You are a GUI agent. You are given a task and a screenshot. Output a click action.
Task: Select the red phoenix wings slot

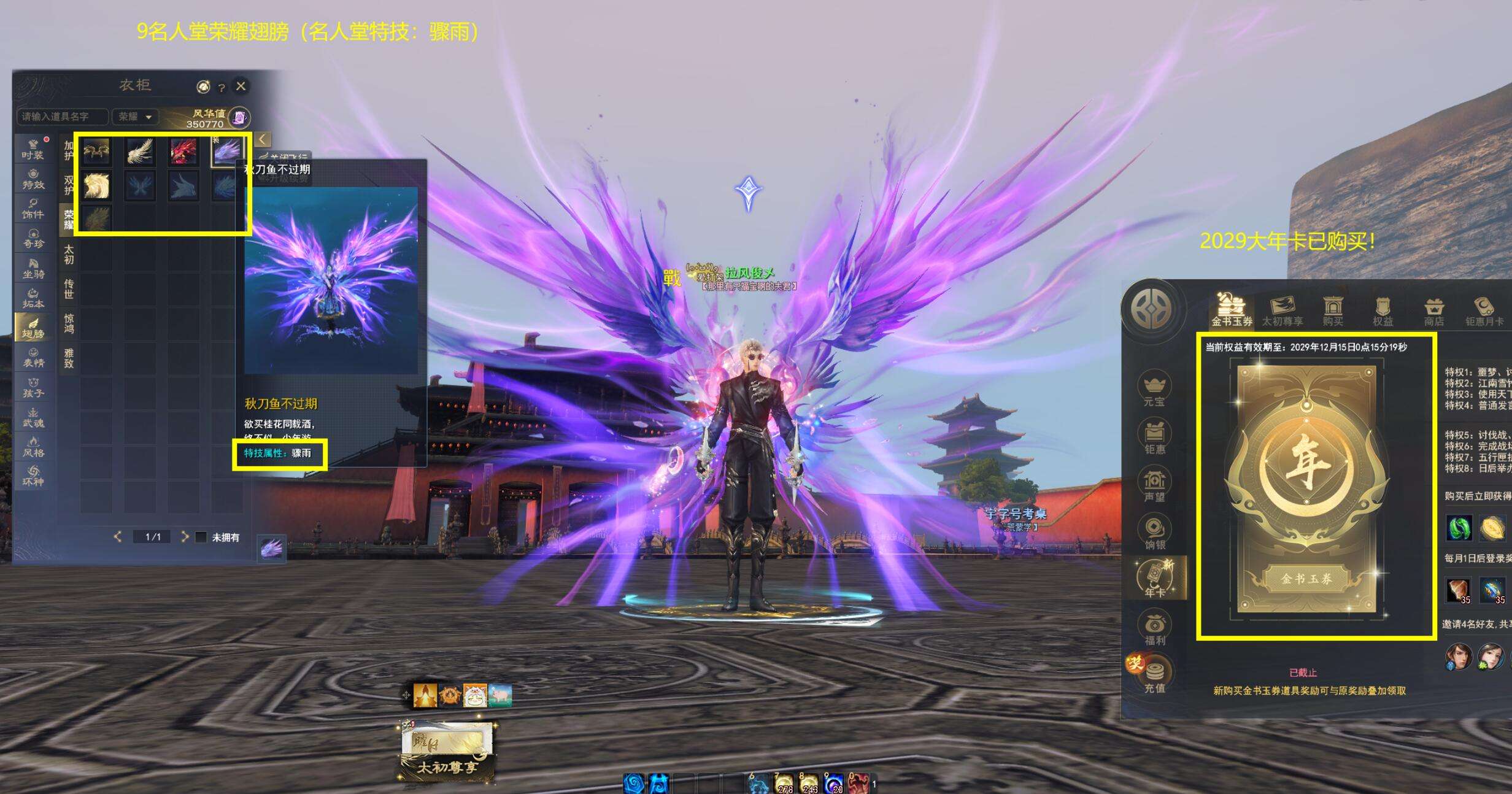click(183, 152)
